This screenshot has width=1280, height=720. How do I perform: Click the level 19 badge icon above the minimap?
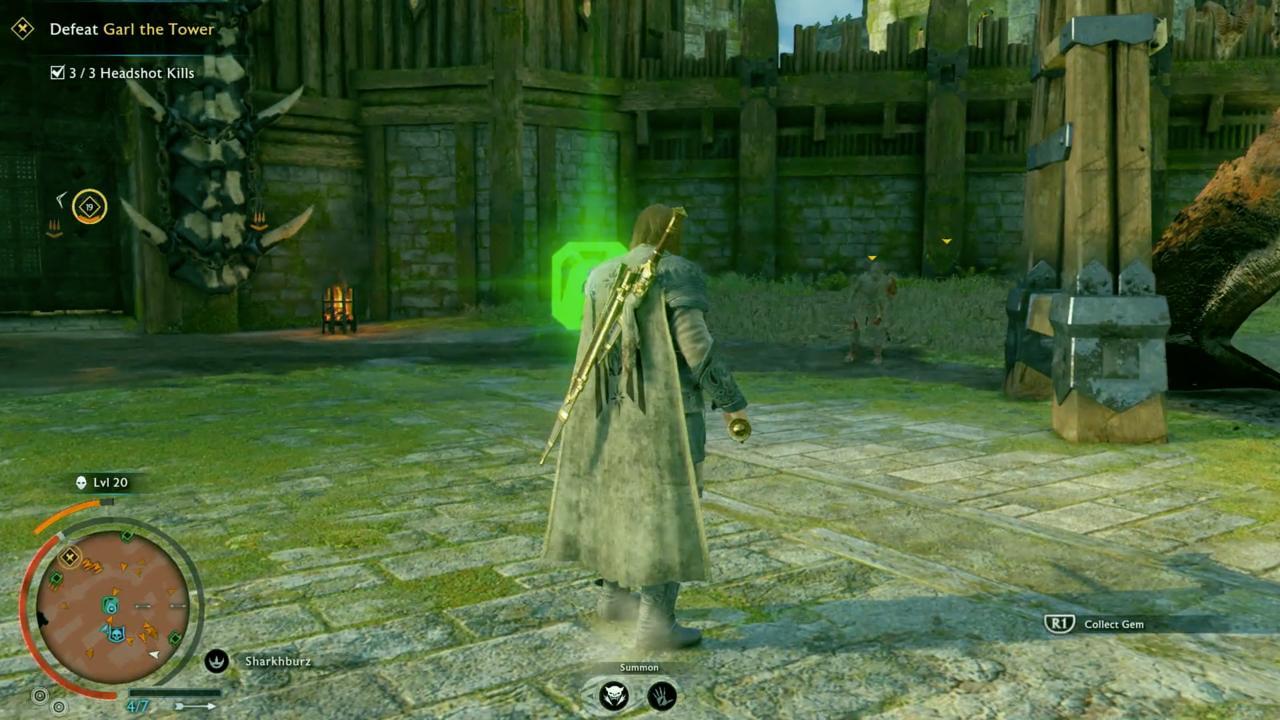(x=89, y=206)
